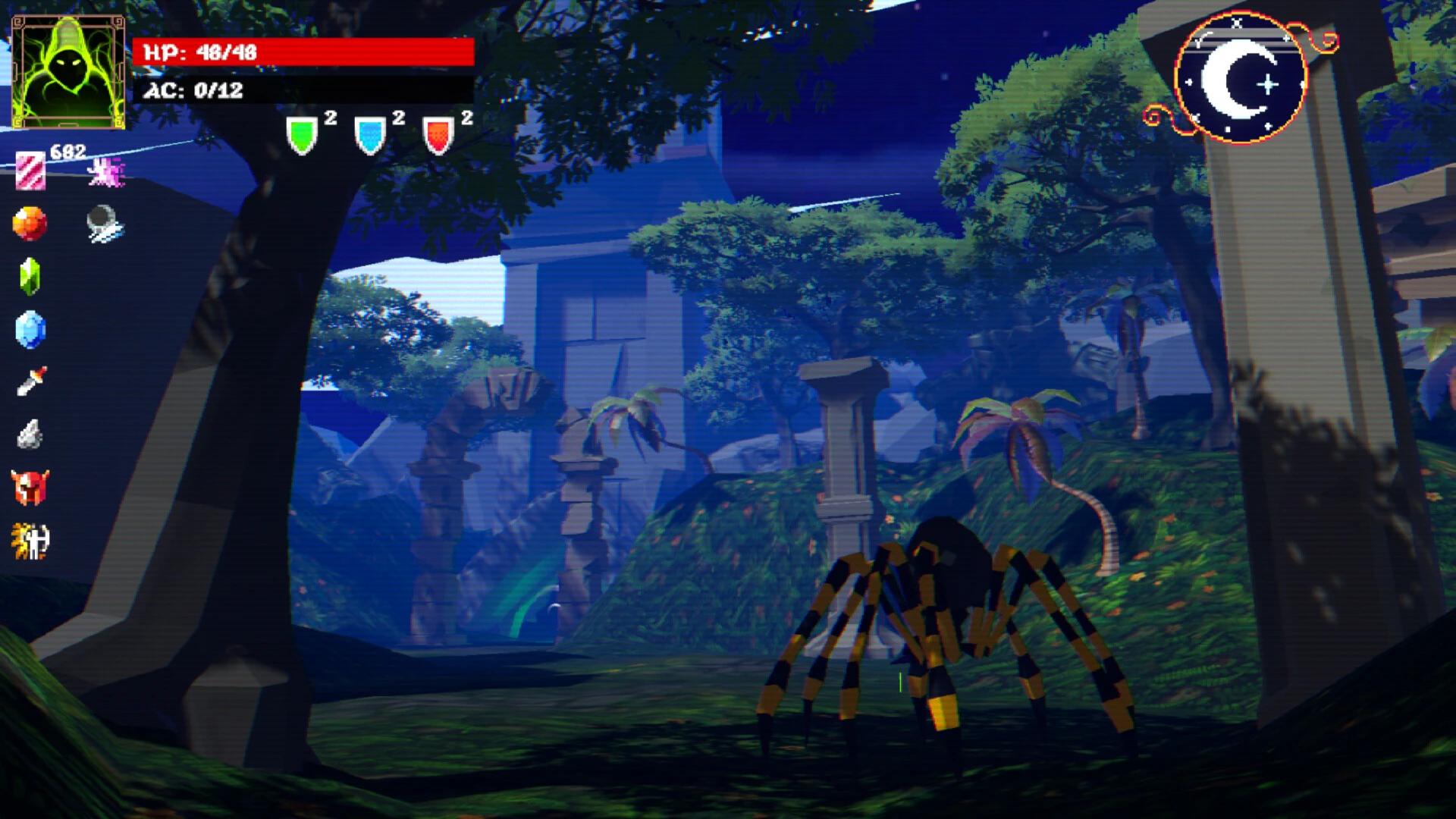Select the gray stone item
The width and height of the screenshot is (1456, 819).
(x=30, y=435)
